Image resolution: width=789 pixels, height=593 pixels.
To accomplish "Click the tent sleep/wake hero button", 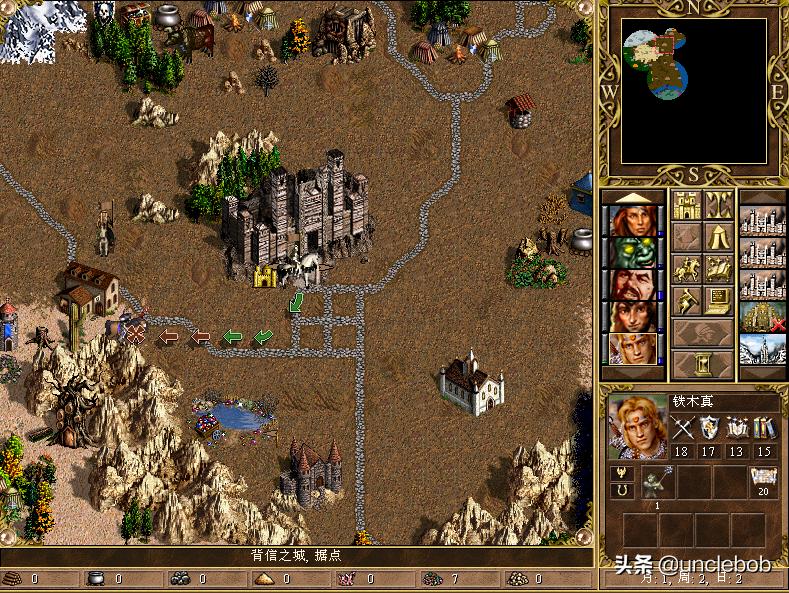I will pyautogui.click(x=718, y=238).
